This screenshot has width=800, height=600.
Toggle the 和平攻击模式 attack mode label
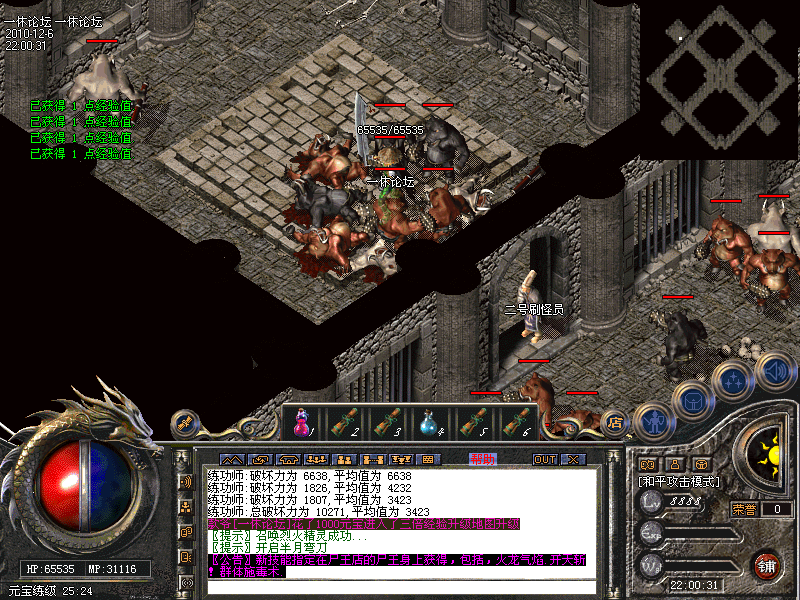click(685, 482)
